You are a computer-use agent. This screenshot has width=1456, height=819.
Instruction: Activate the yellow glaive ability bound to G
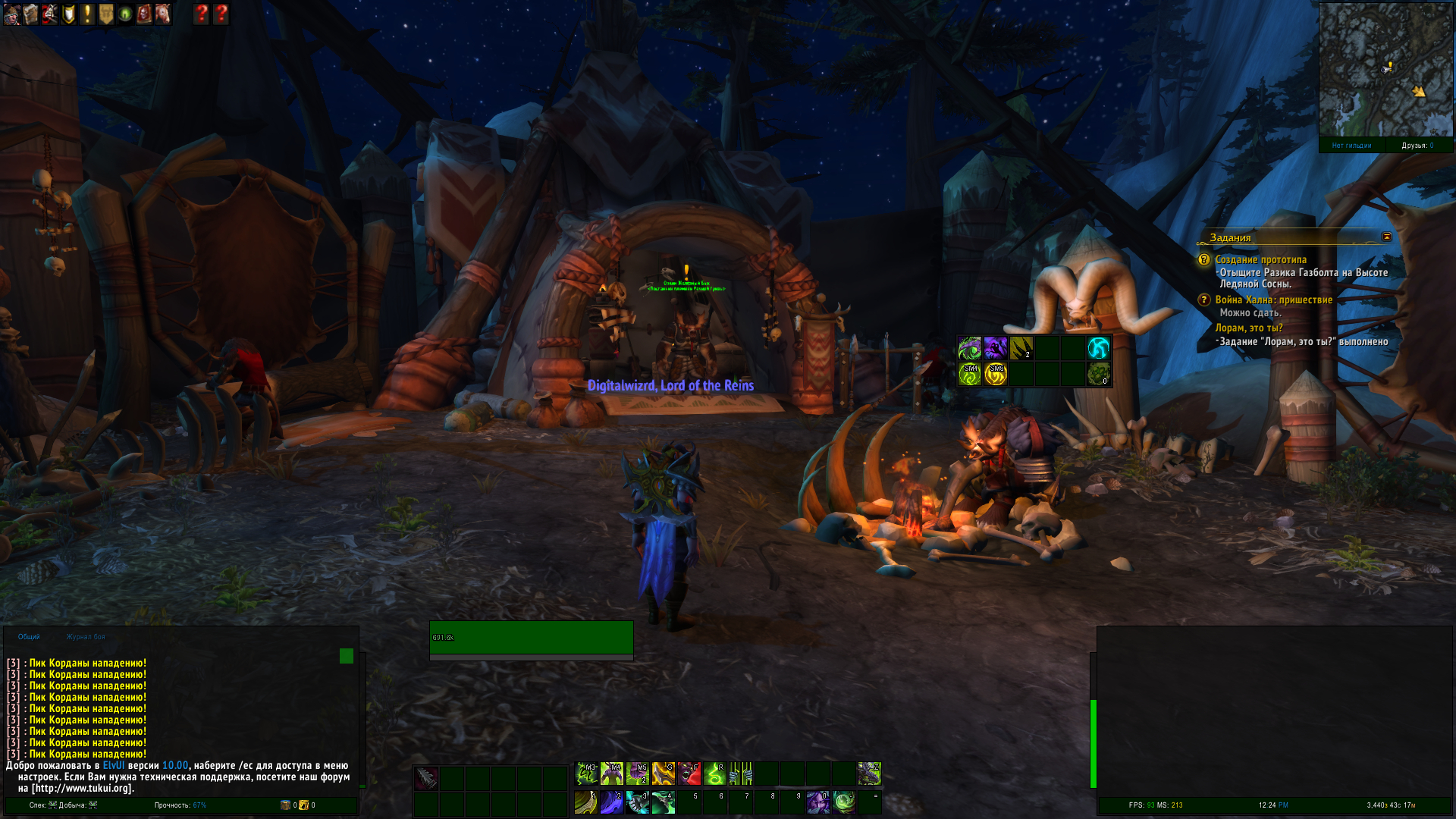663,773
